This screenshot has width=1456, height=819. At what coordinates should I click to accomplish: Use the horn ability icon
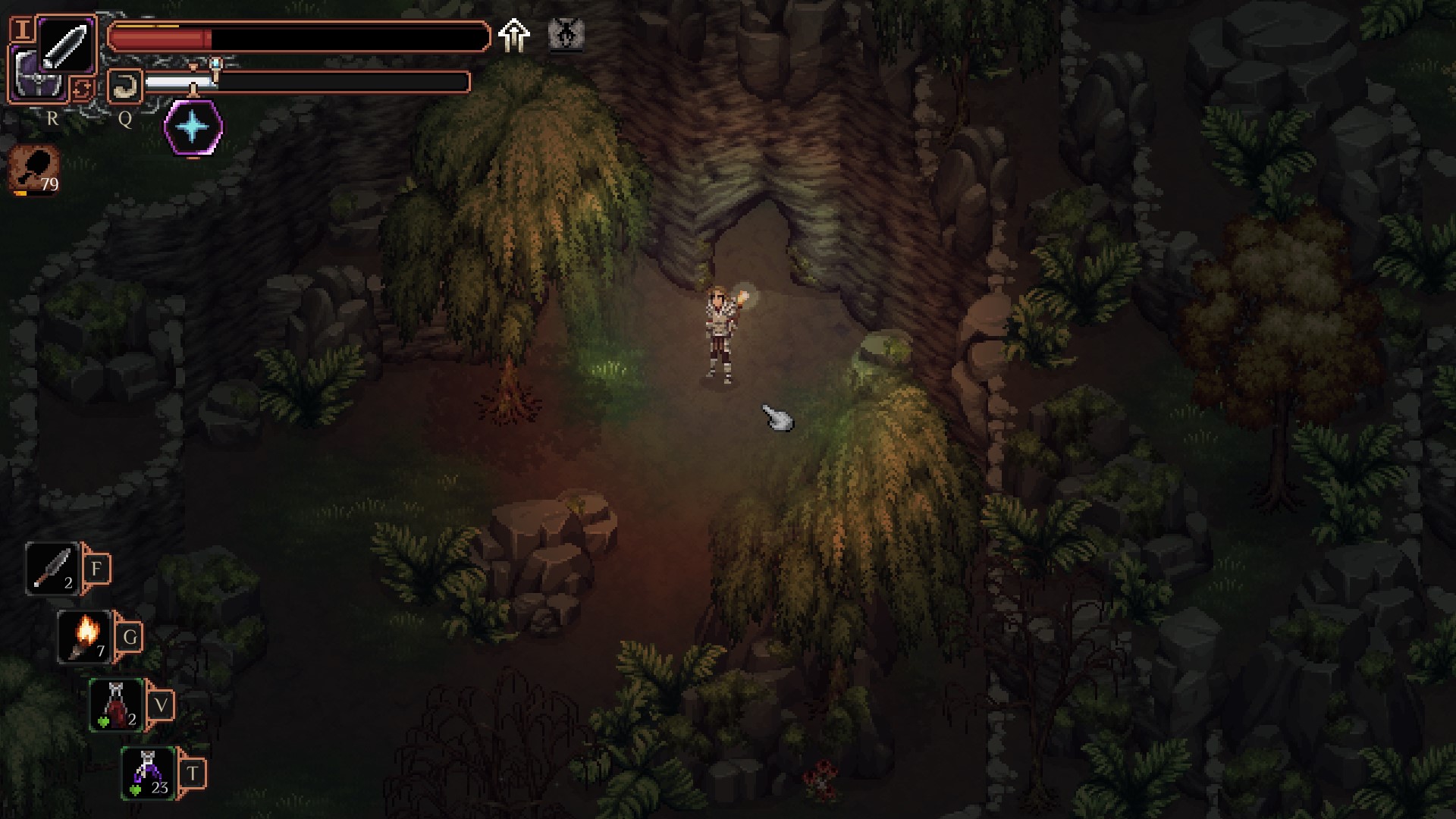pyautogui.click(x=124, y=86)
